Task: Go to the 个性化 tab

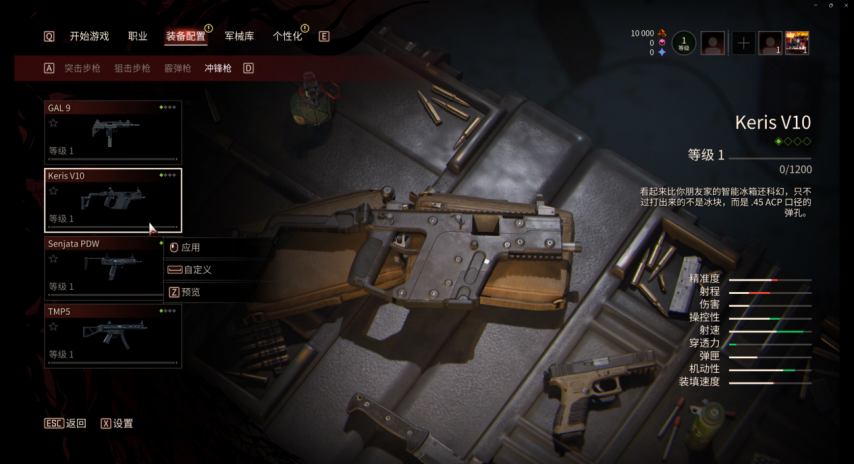Action: point(287,36)
